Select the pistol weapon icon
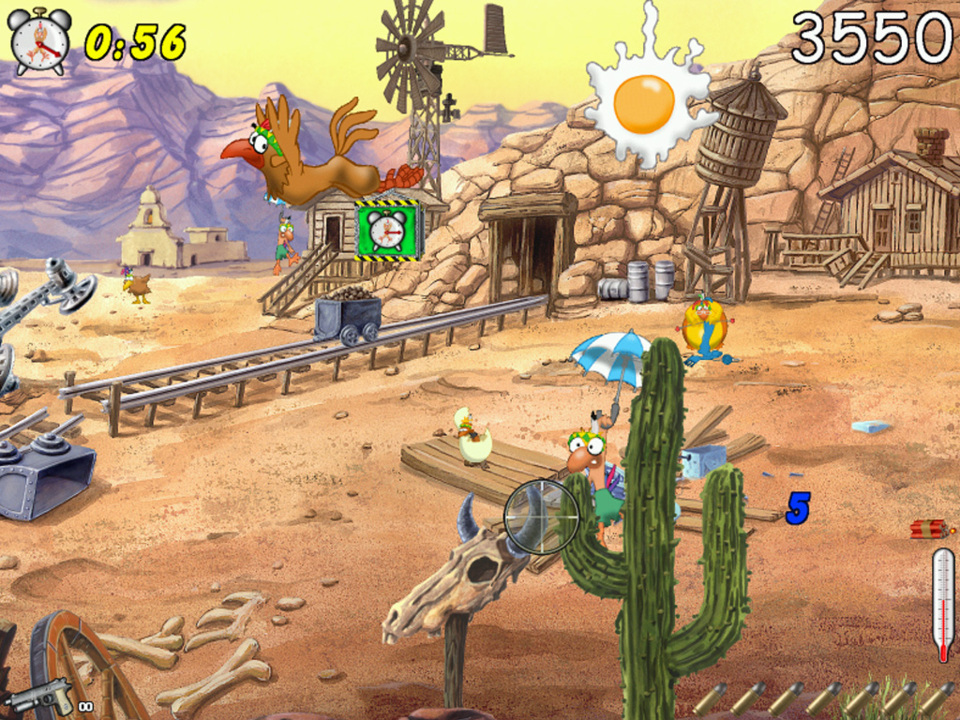 42,692
